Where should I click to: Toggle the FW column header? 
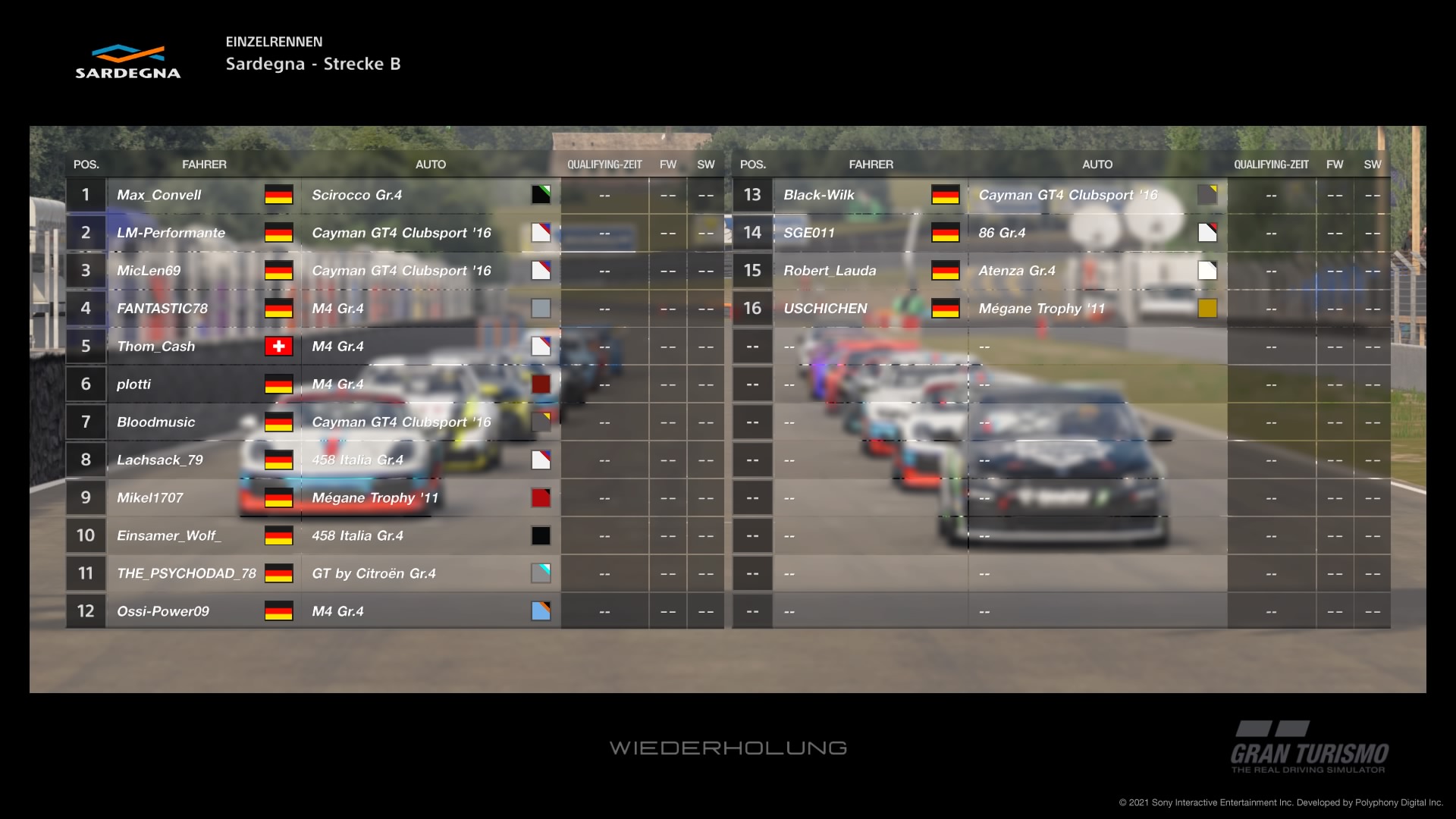(x=668, y=164)
